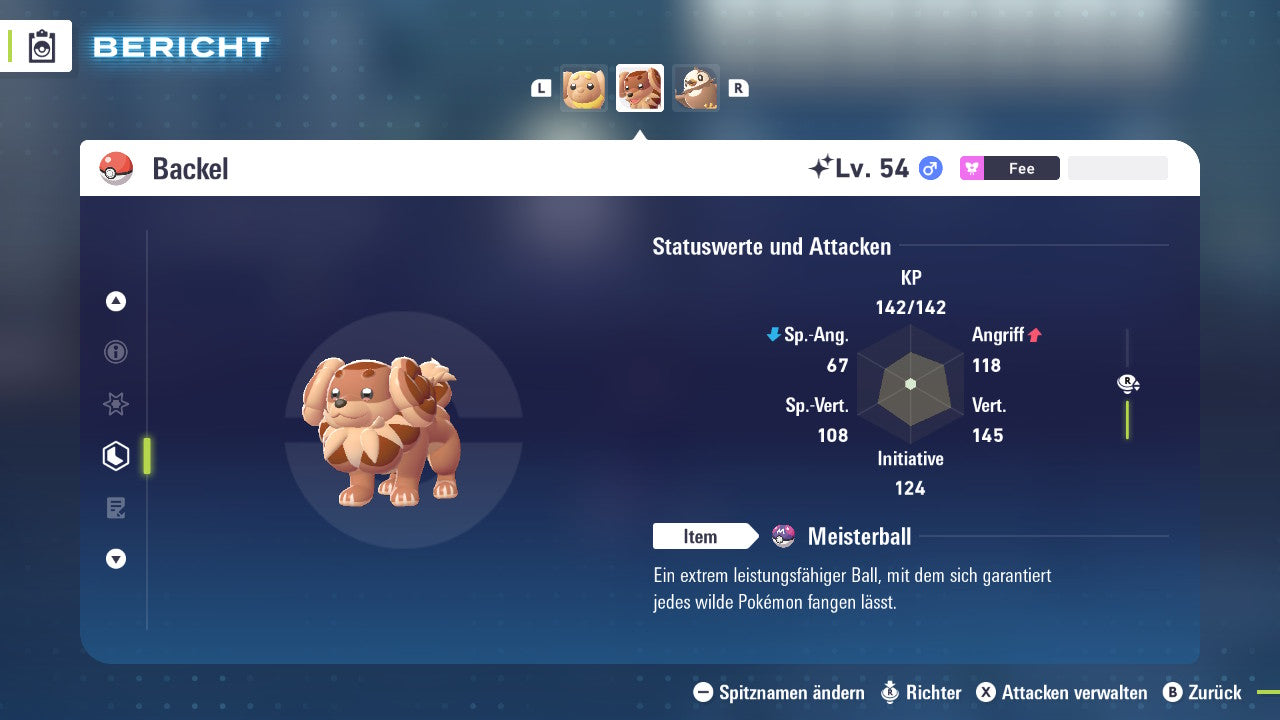The image size is (1280, 720).
Task: Open the info page from the sidebar
Action: tap(116, 352)
